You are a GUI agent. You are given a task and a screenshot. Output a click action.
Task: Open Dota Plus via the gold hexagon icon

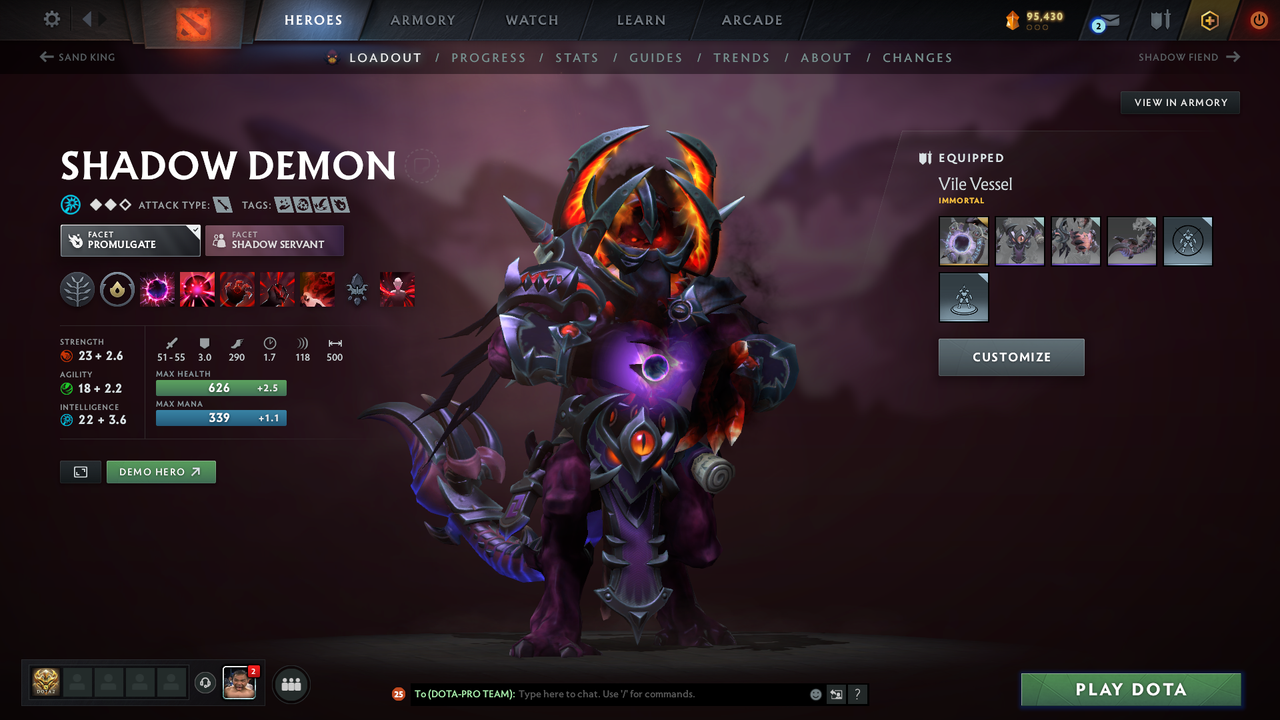tap(1209, 19)
